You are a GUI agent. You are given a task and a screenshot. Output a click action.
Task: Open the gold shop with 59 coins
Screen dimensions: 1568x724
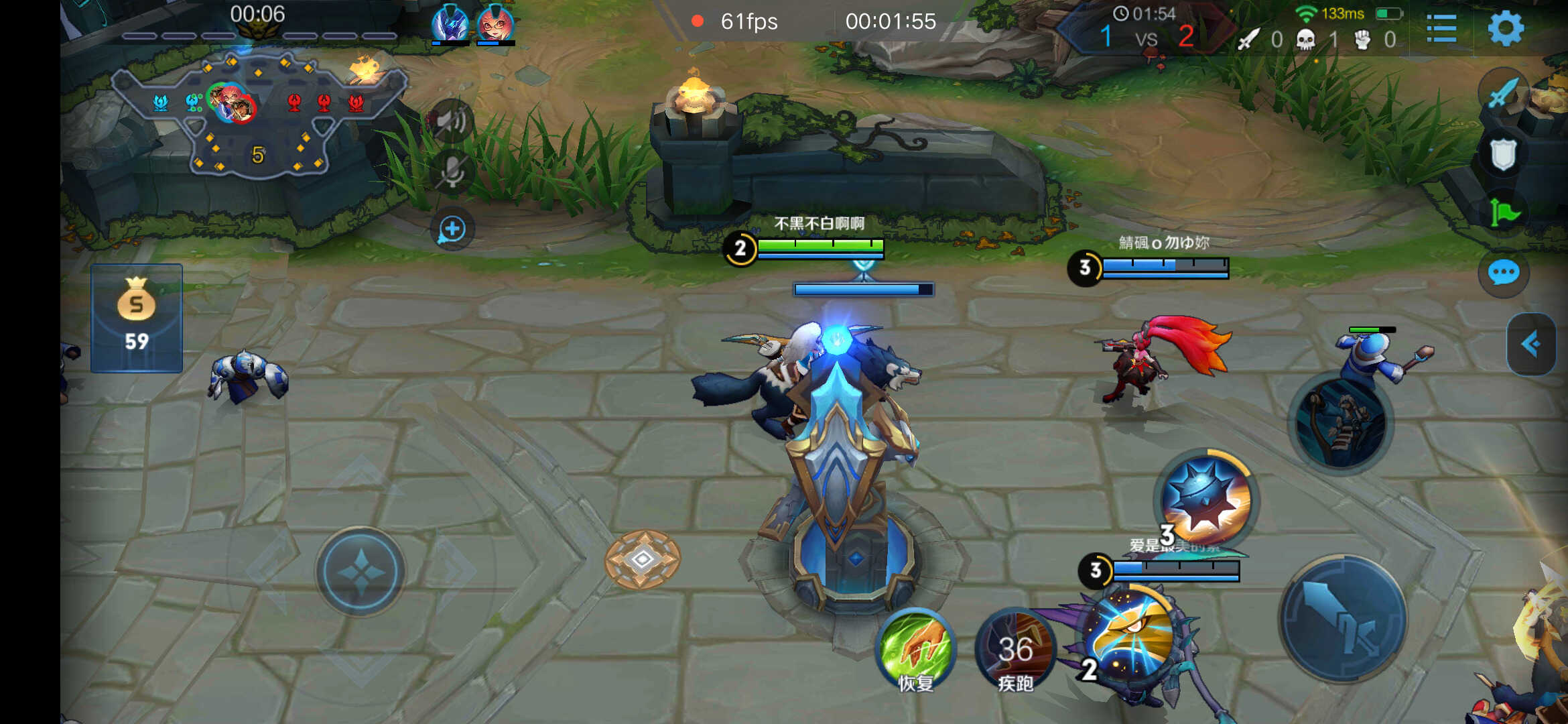coord(137,318)
